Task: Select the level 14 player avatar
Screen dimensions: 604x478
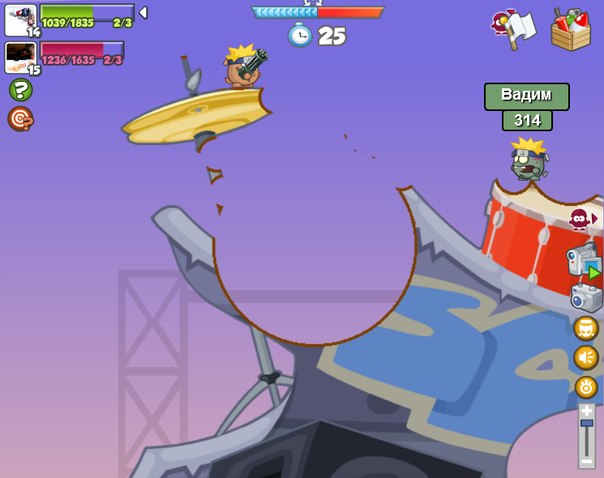Action: coord(20,19)
